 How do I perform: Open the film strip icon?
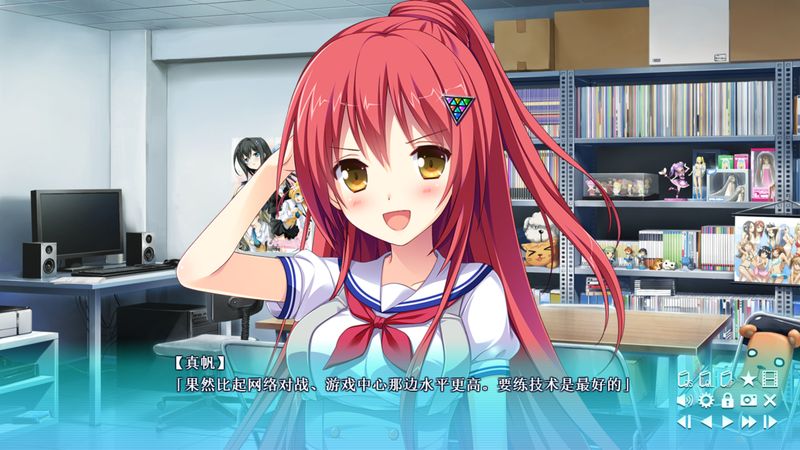[769, 379]
